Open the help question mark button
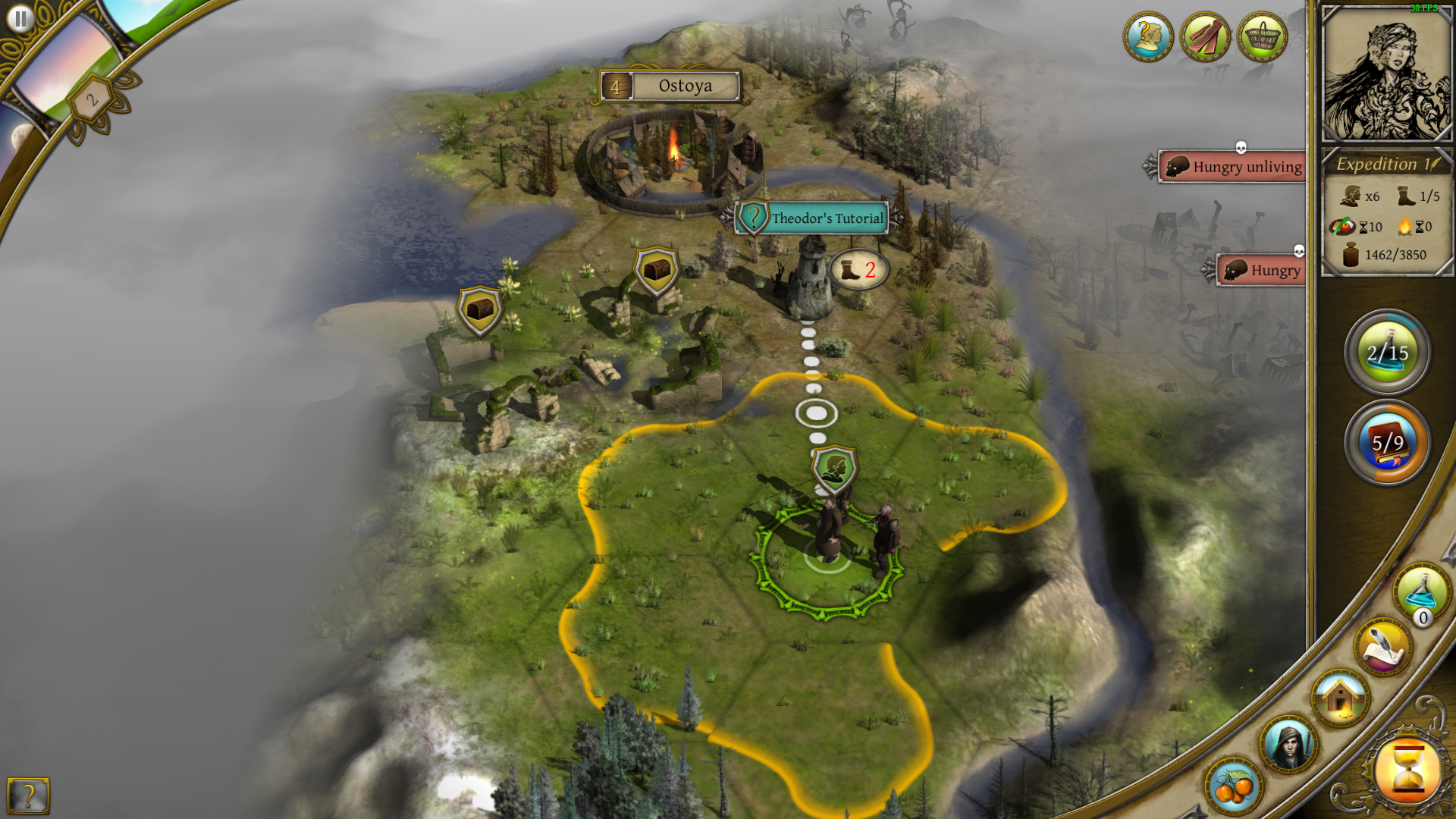The width and height of the screenshot is (1456, 819). tap(28, 795)
